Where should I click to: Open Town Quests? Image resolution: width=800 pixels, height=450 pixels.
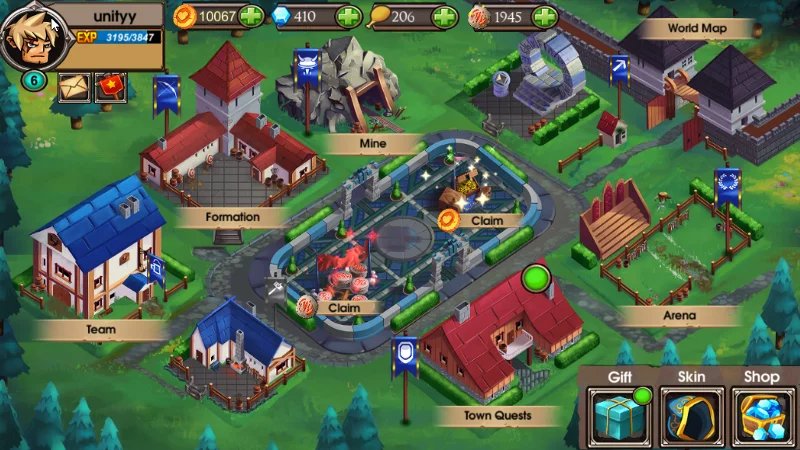click(x=498, y=414)
